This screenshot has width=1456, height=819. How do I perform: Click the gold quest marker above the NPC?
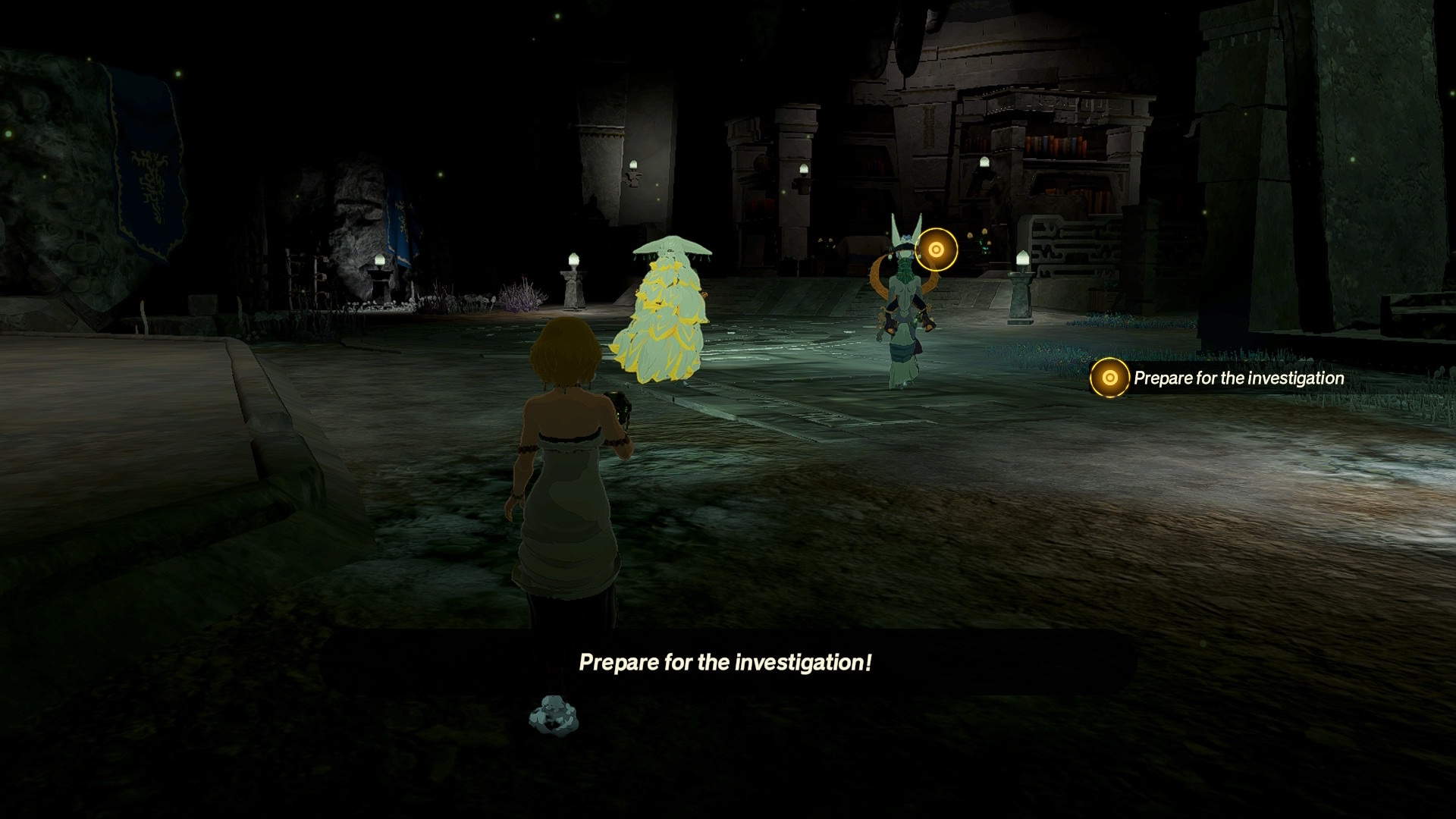[x=936, y=249]
